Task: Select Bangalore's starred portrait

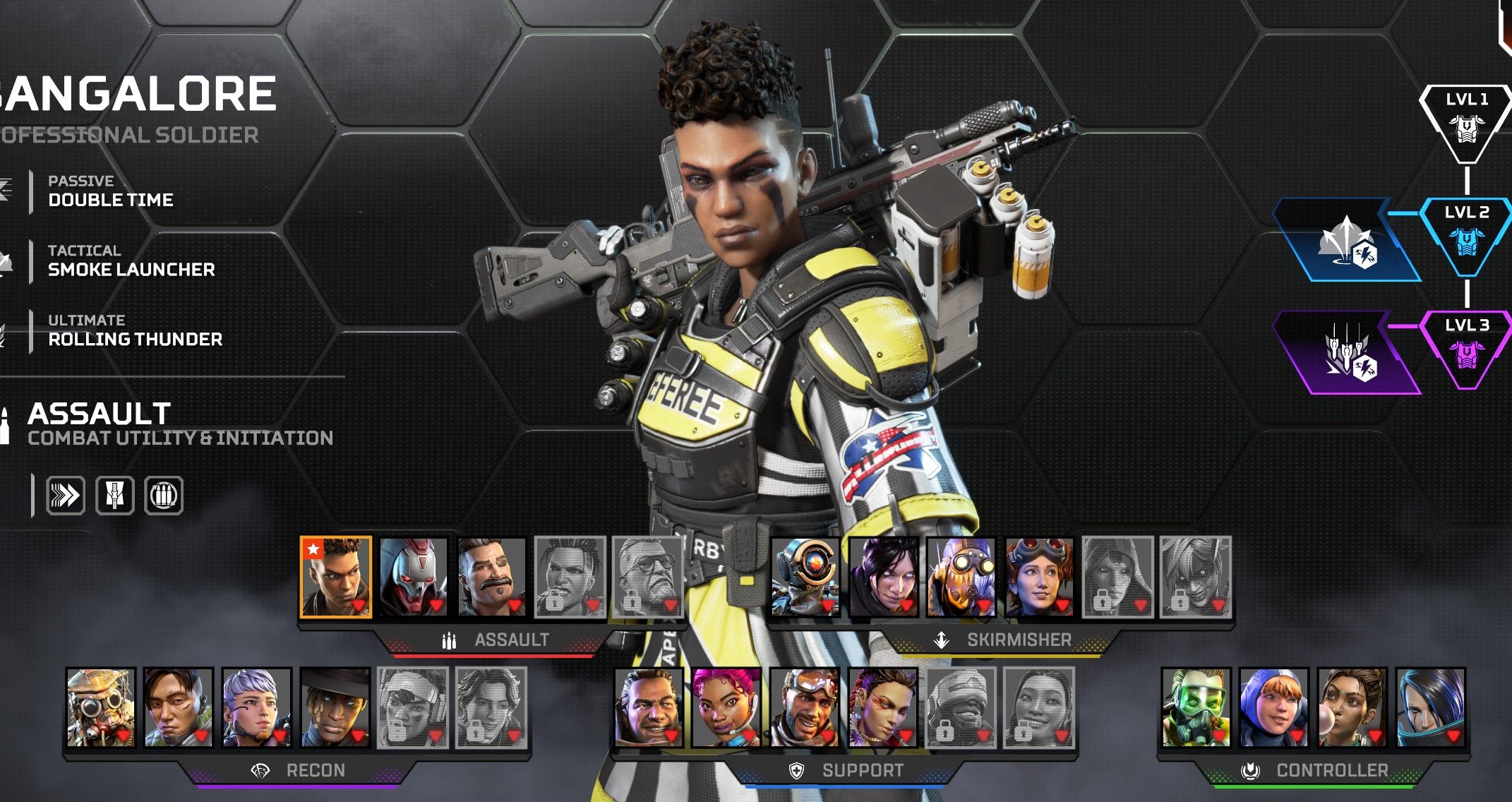Action: pos(336,577)
